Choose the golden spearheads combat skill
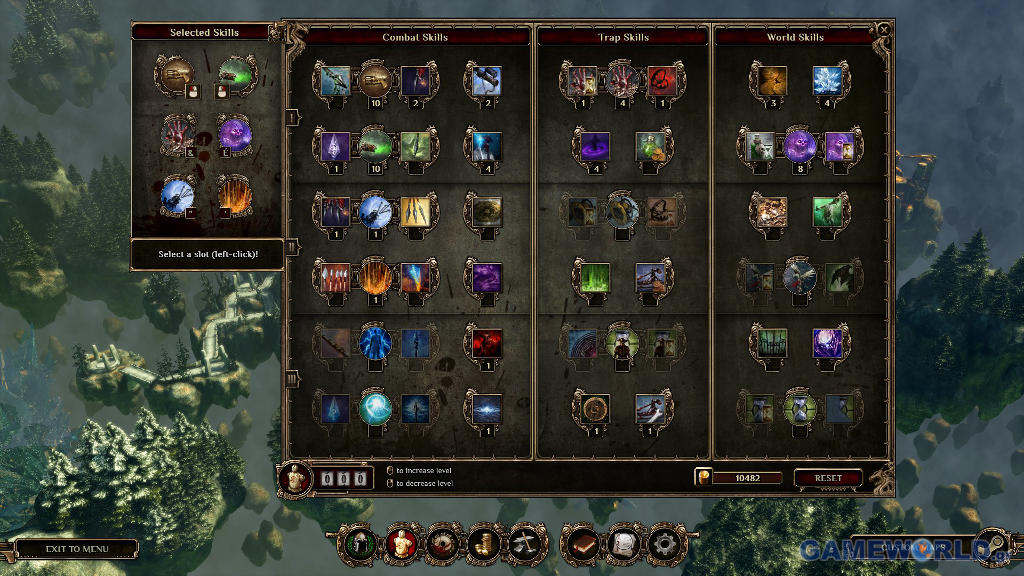Image resolution: width=1024 pixels, height=576 pixels. pyautogui.click(x=416, y=211)
